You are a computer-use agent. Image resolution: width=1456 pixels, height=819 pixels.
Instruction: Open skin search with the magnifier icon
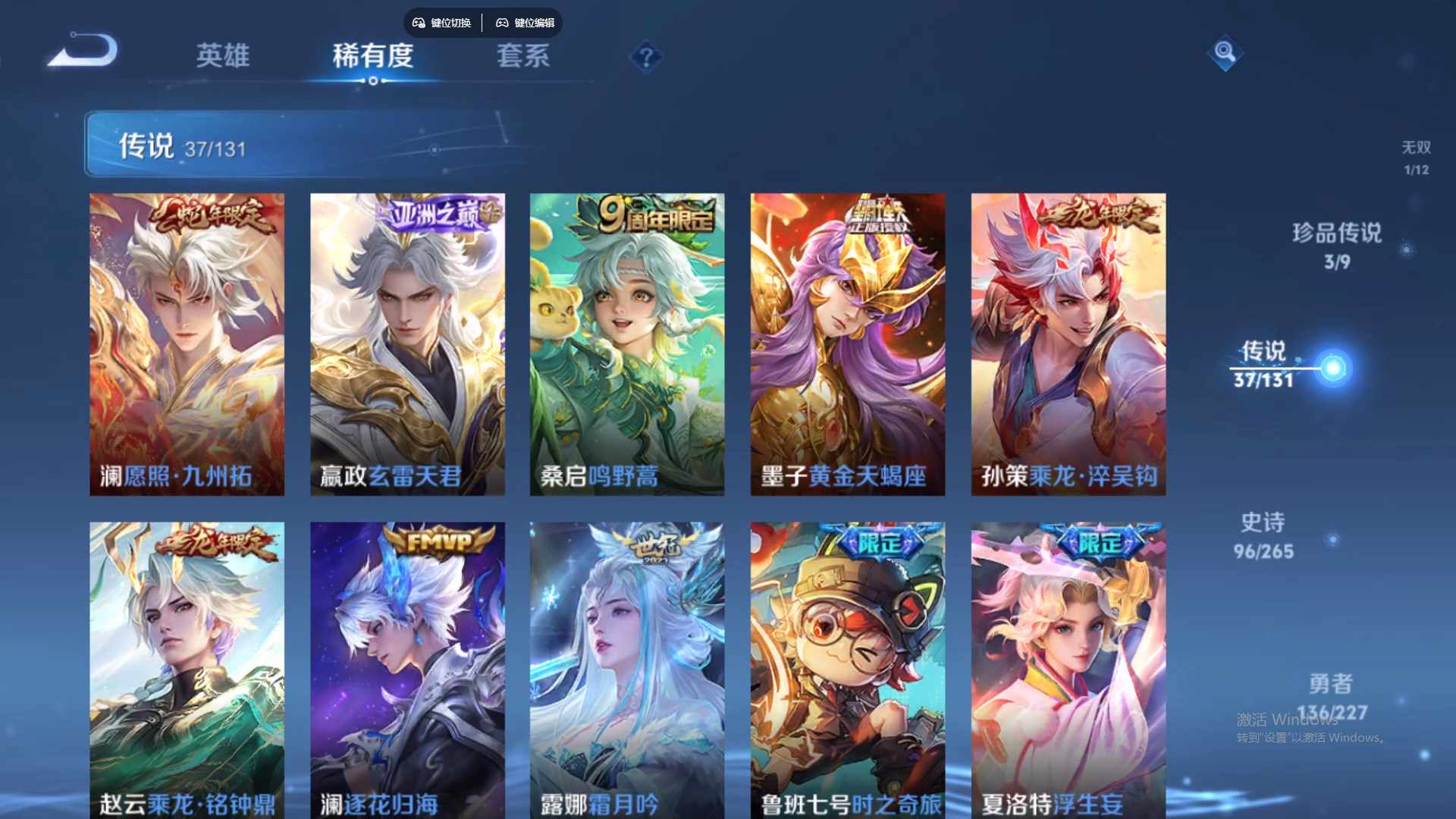click(1224, 52)
